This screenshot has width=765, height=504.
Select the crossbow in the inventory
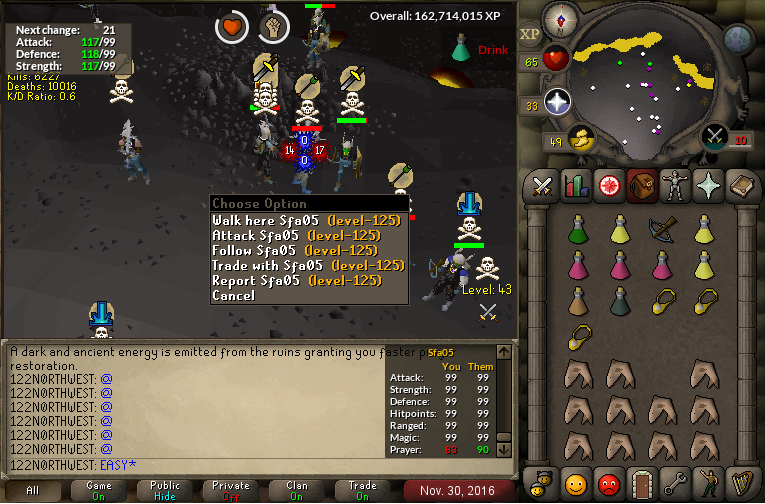[663, 229]
